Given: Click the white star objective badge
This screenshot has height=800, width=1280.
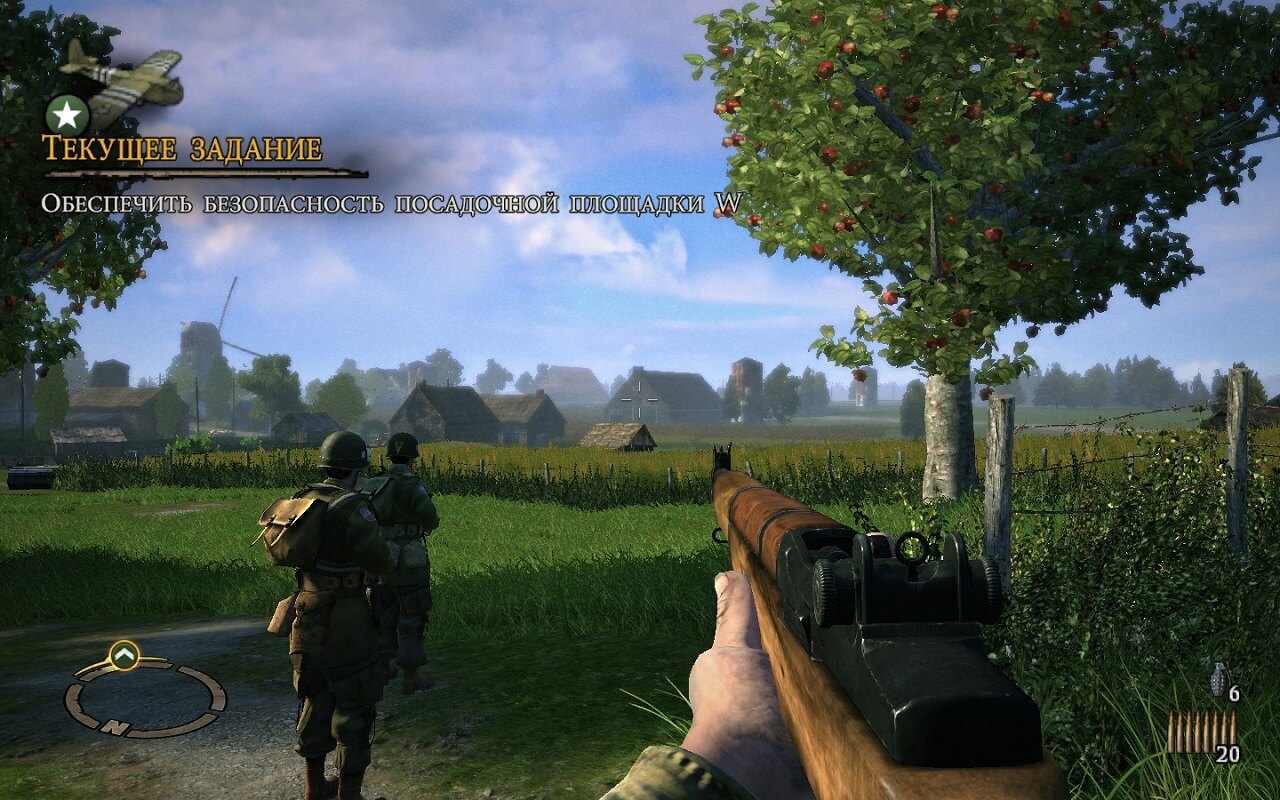Looking at the screenshot, I should pyautogui.click(x=68, y=115).
